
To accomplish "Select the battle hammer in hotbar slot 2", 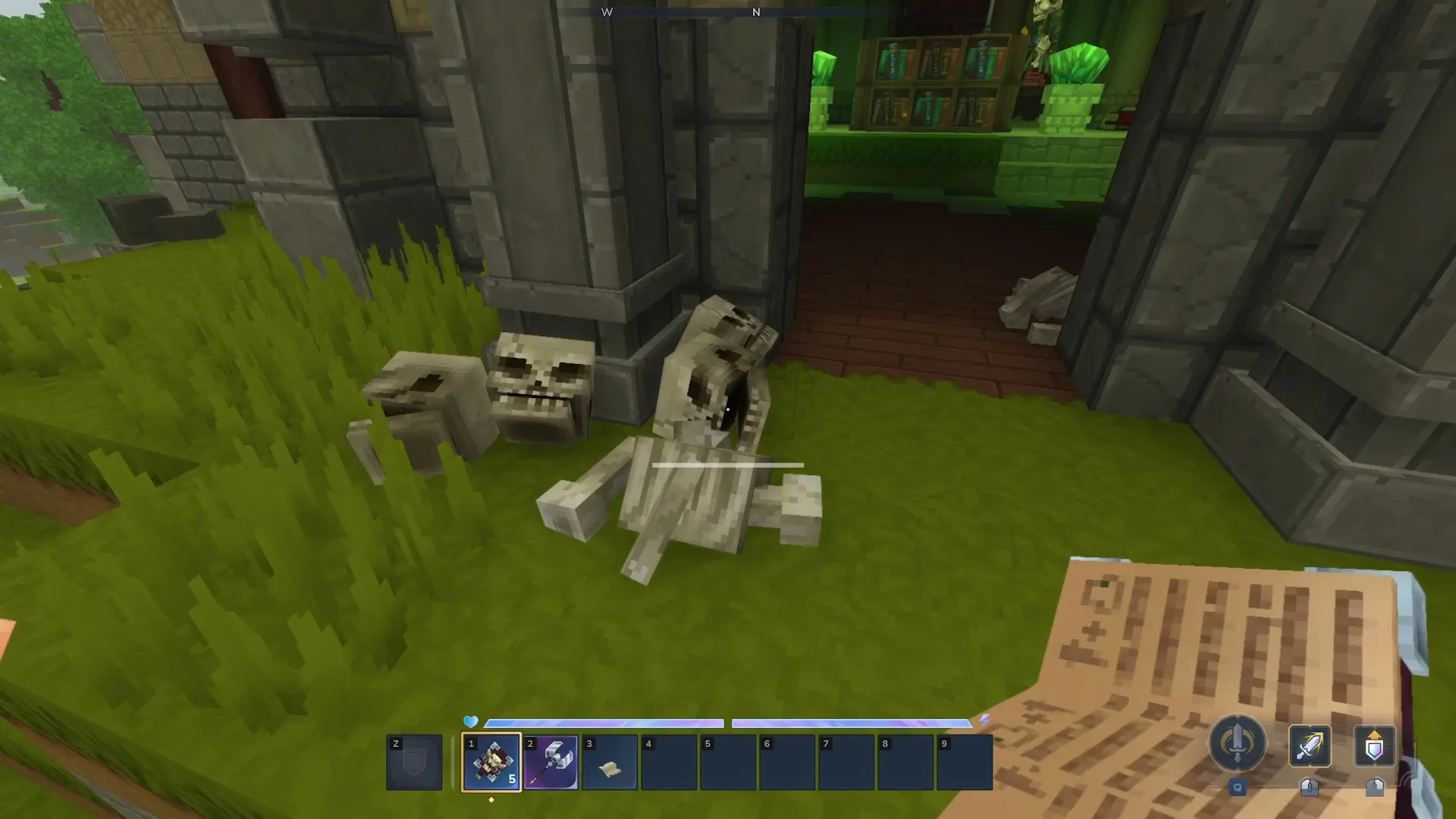I will click(x=551, y=762).
